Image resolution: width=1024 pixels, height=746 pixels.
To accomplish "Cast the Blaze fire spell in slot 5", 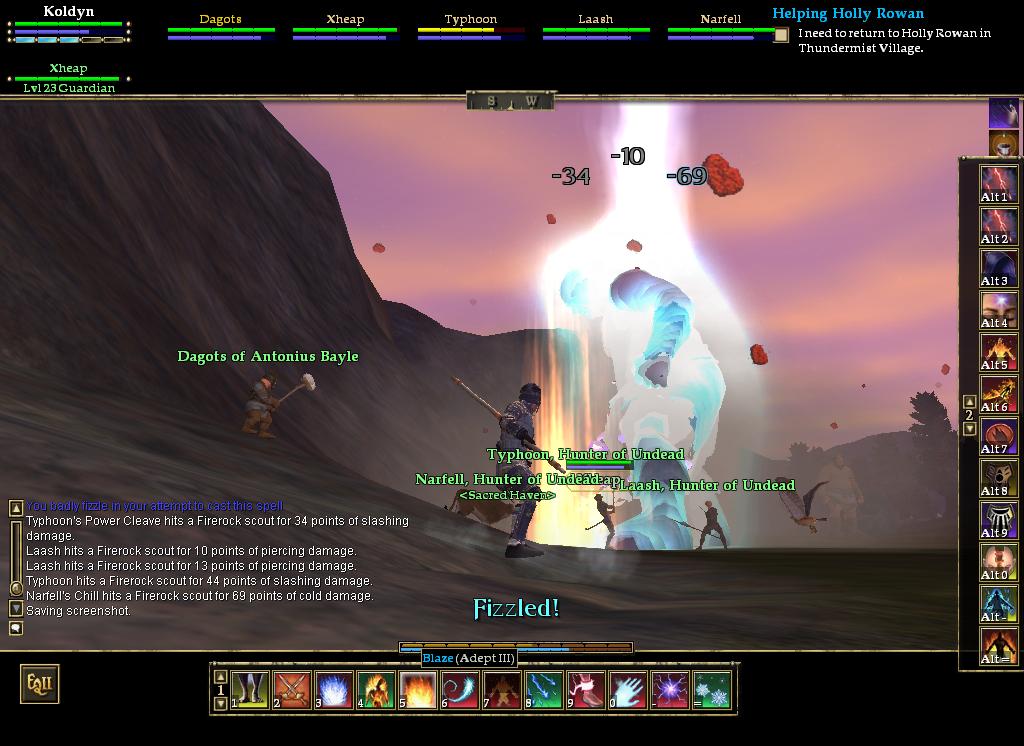I will (416, 690).
